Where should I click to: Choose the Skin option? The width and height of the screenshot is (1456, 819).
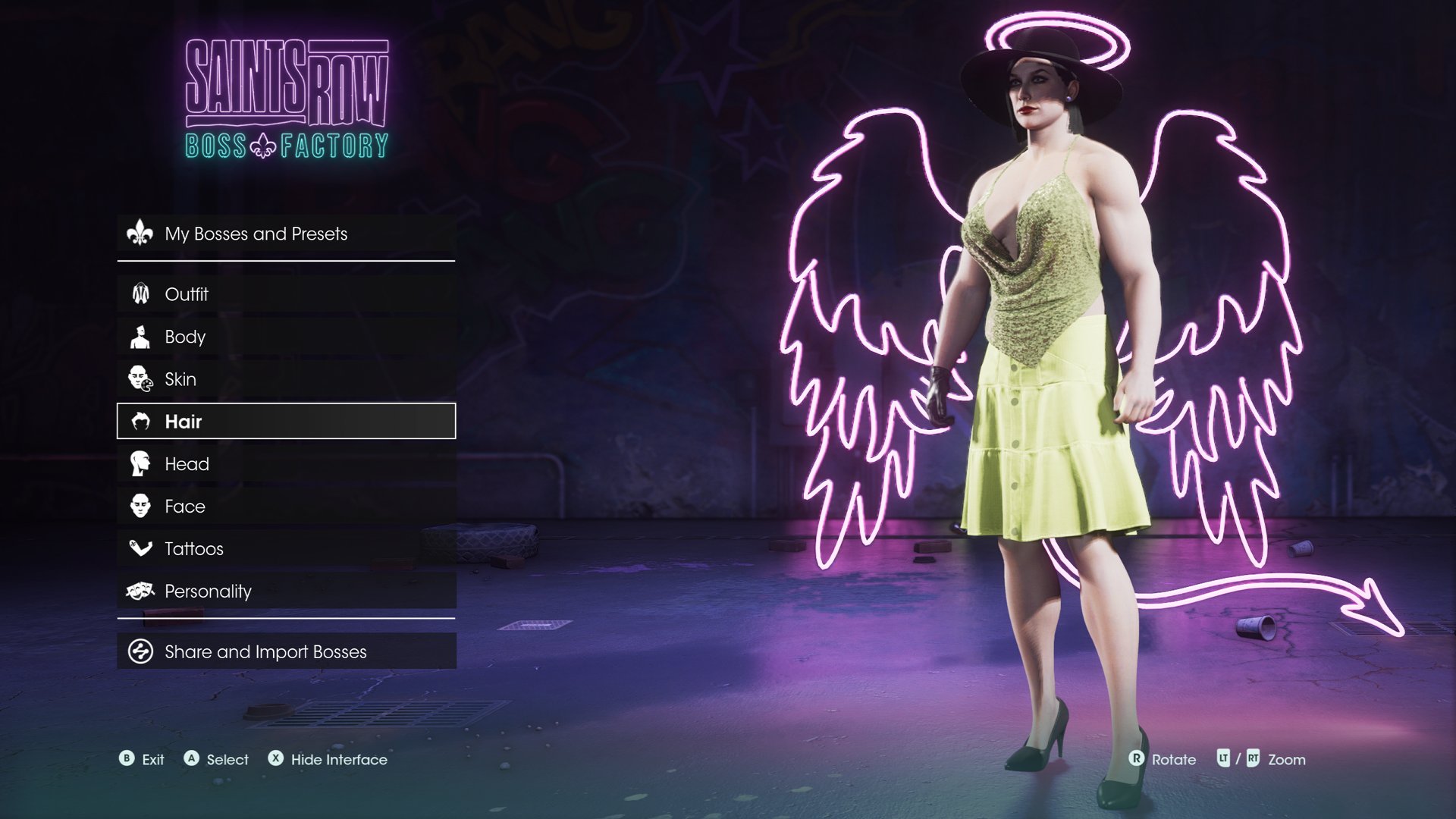click(286, 379)
